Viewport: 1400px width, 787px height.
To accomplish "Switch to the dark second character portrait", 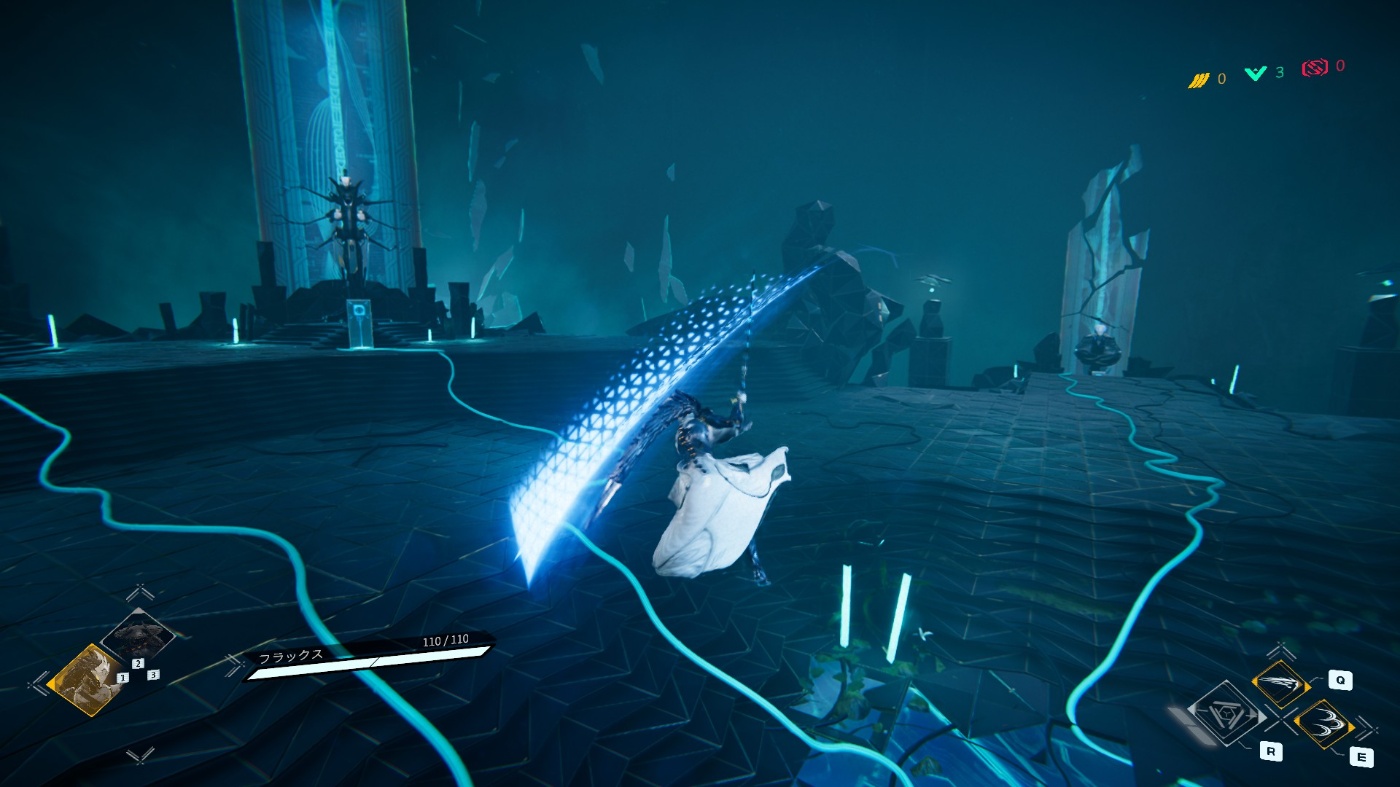I will pyautogui.click(x=139, y=636).
